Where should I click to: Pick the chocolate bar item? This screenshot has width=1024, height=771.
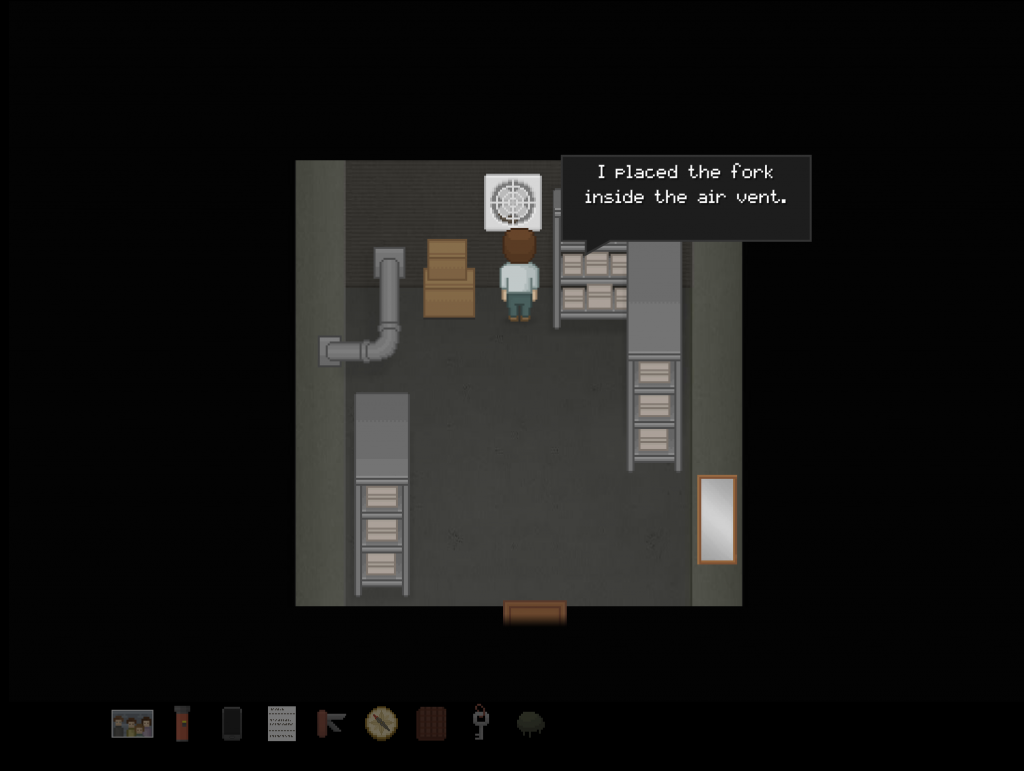tap(431, 723)
